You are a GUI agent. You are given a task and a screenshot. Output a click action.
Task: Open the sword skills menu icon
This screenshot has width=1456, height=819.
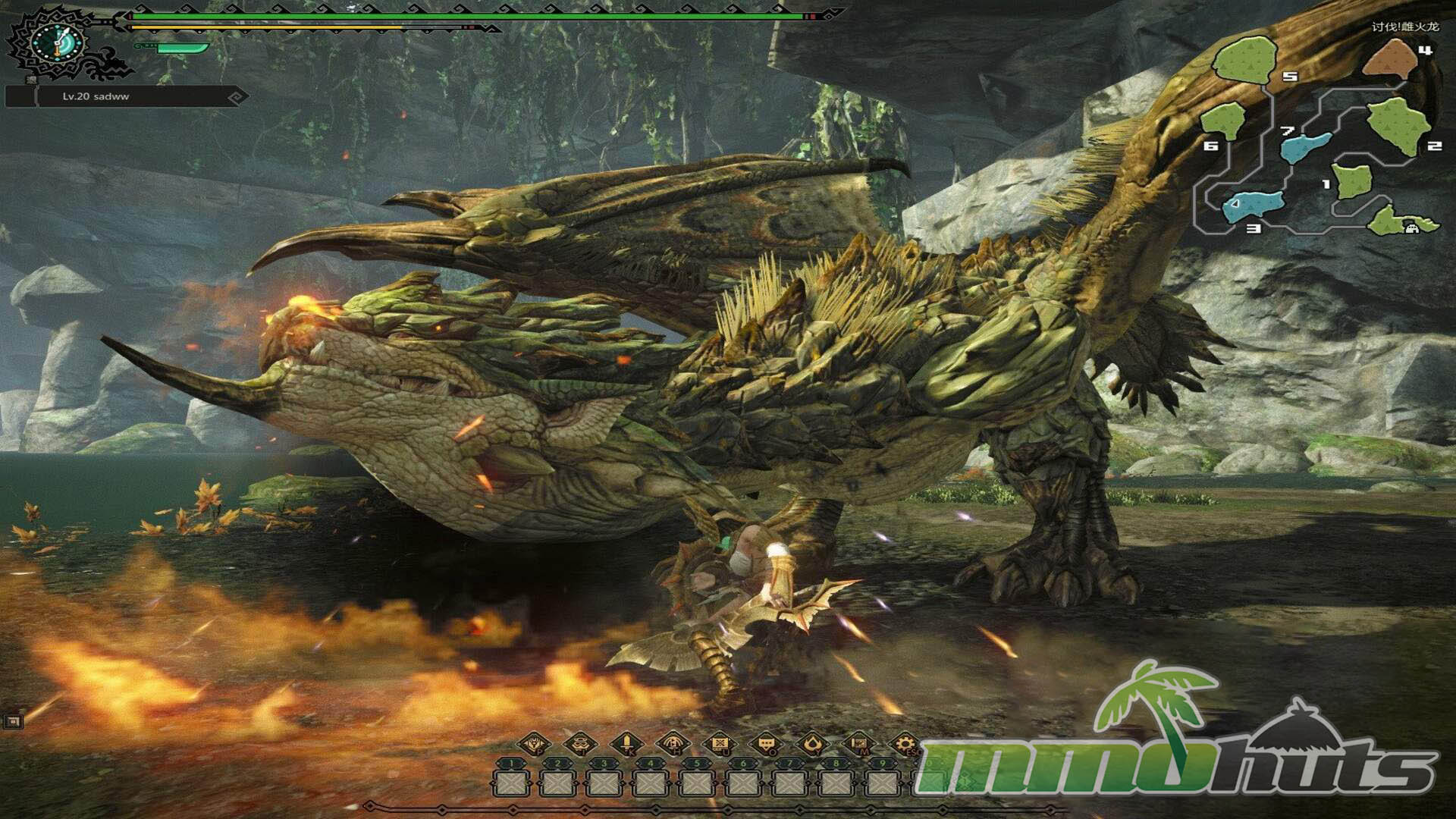tap(626, 743)
